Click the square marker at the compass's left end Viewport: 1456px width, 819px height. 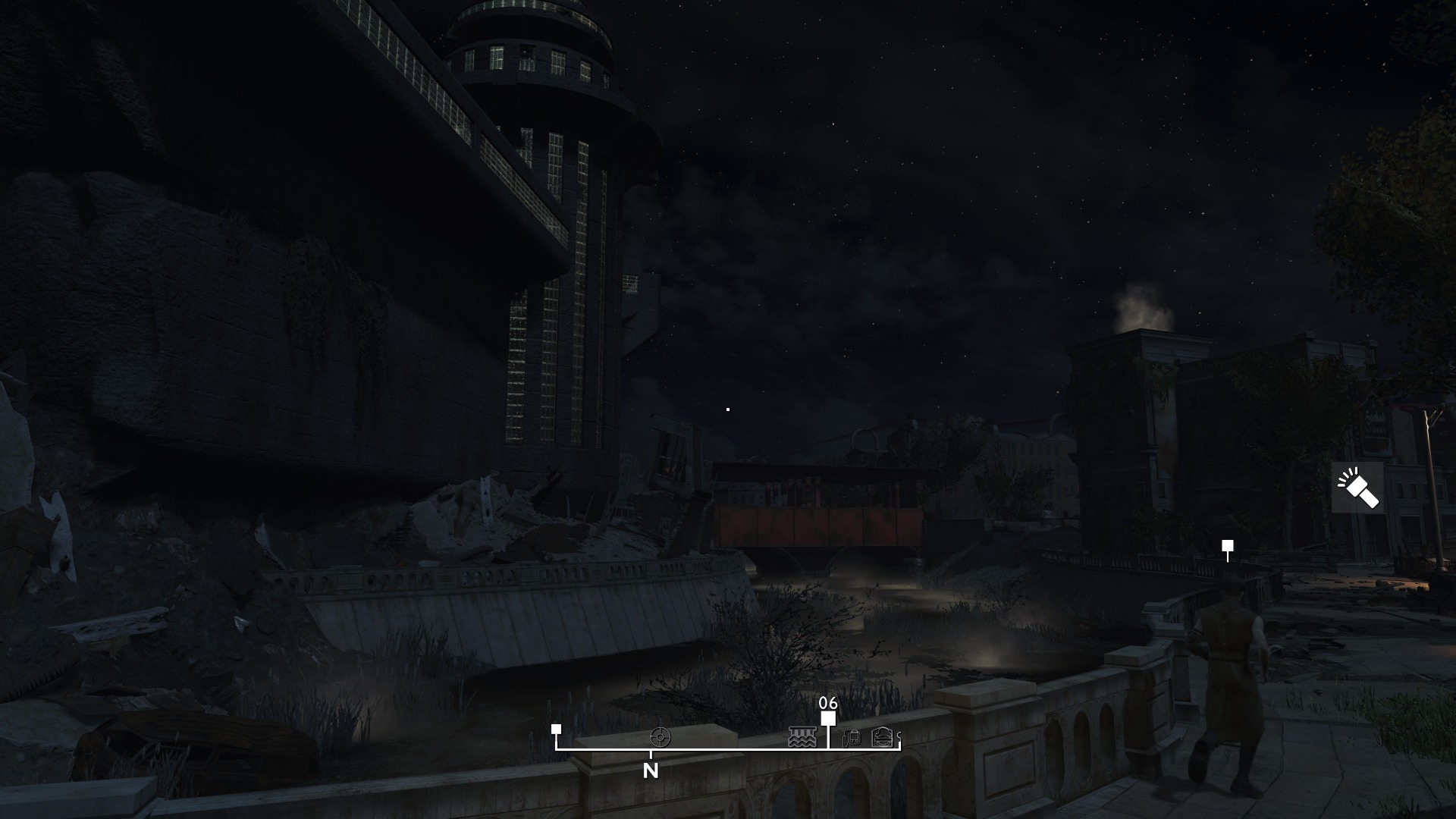[x=556, y=729]
